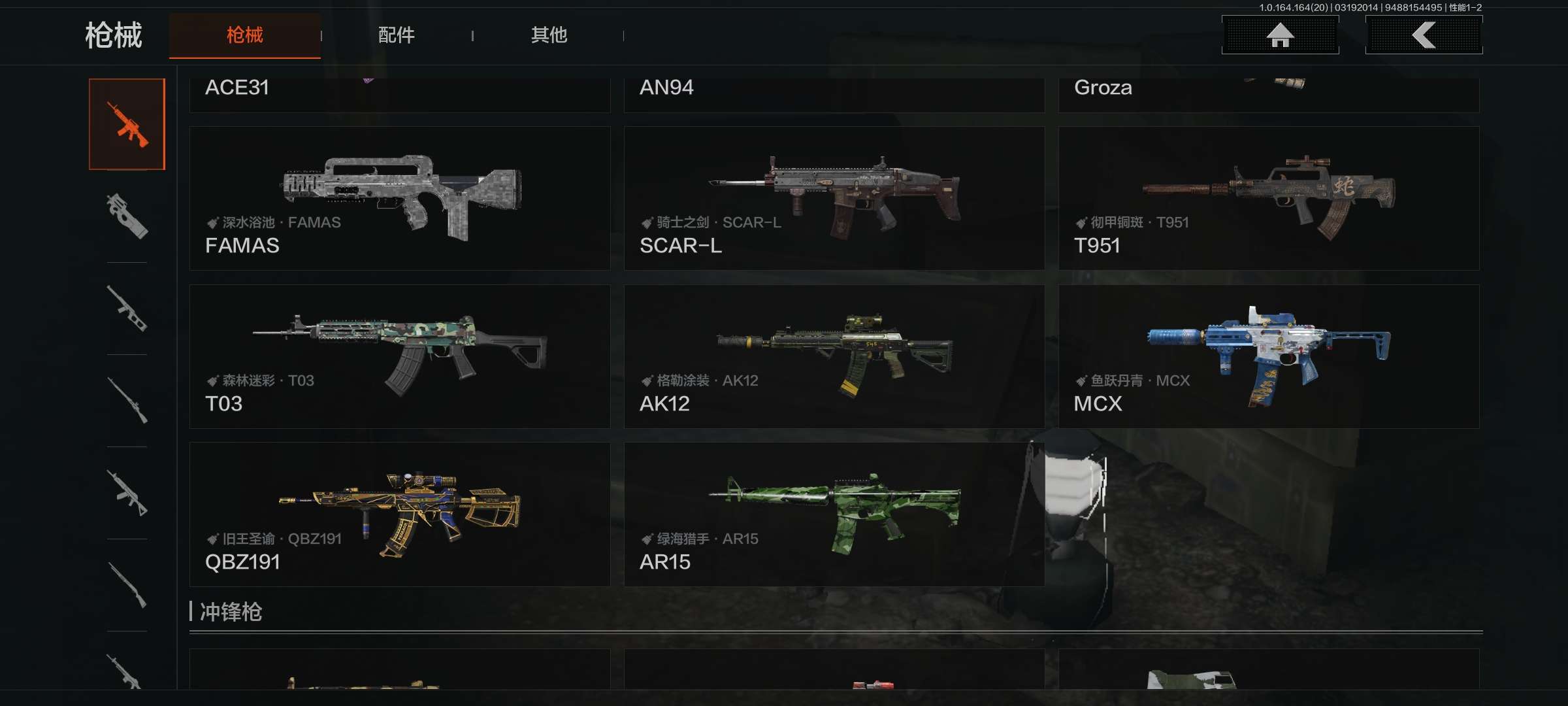Switch to the submachine gun category icon

(x=127, y=216)
